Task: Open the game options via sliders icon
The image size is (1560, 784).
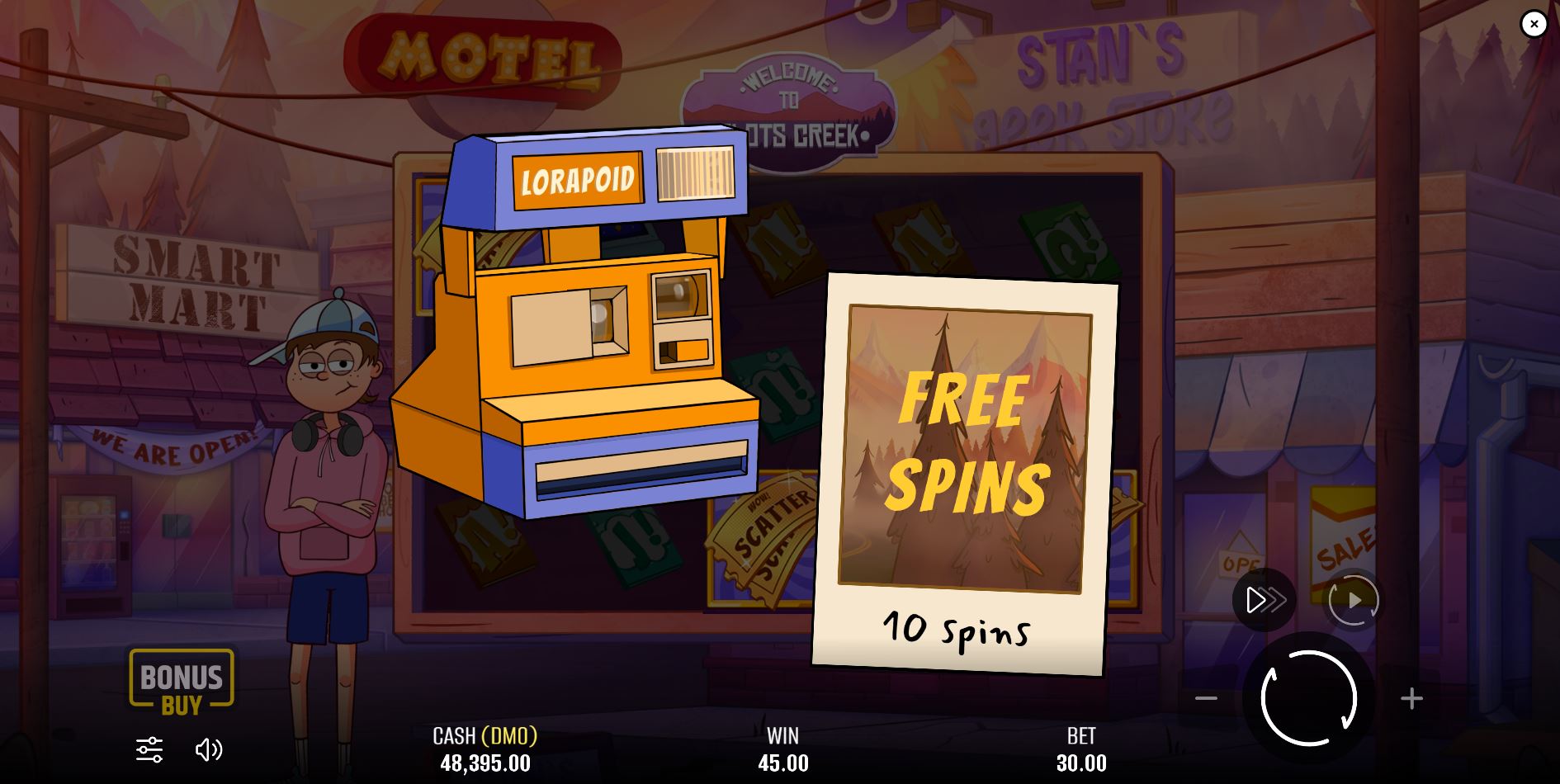Action: pyautogui.click(x=149, y=749)
